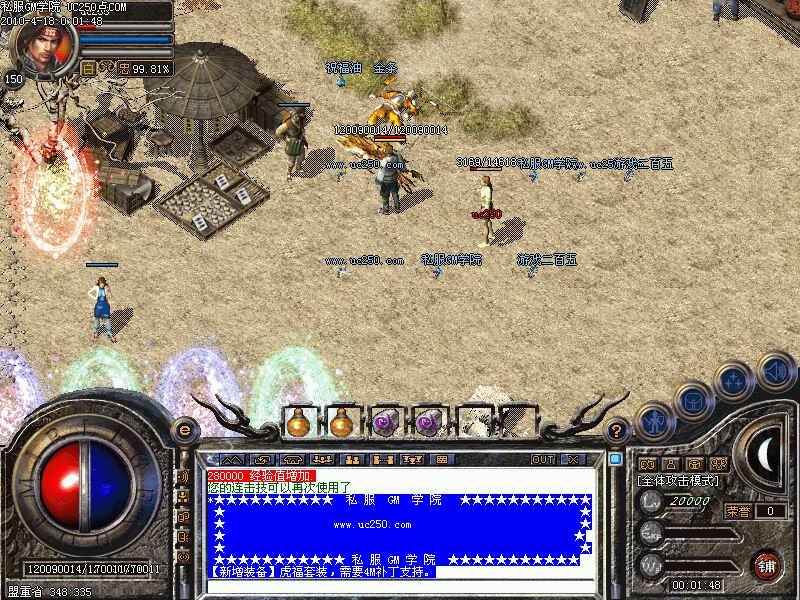Select the second purple scroll belt slot
Viewport: 800px width, 600px height.
point(427,423)
